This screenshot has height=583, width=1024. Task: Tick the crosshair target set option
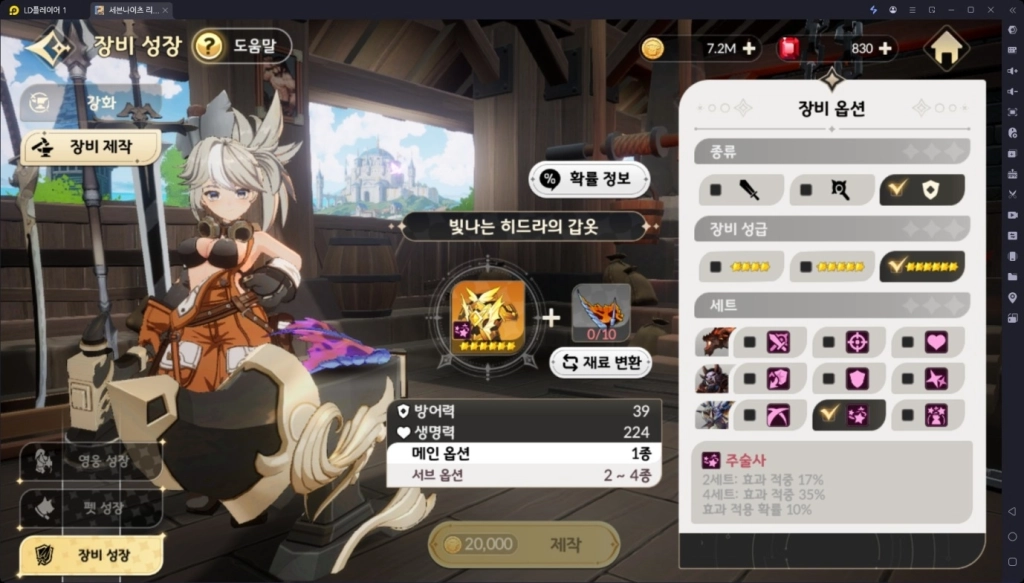(x=848, y=342)
